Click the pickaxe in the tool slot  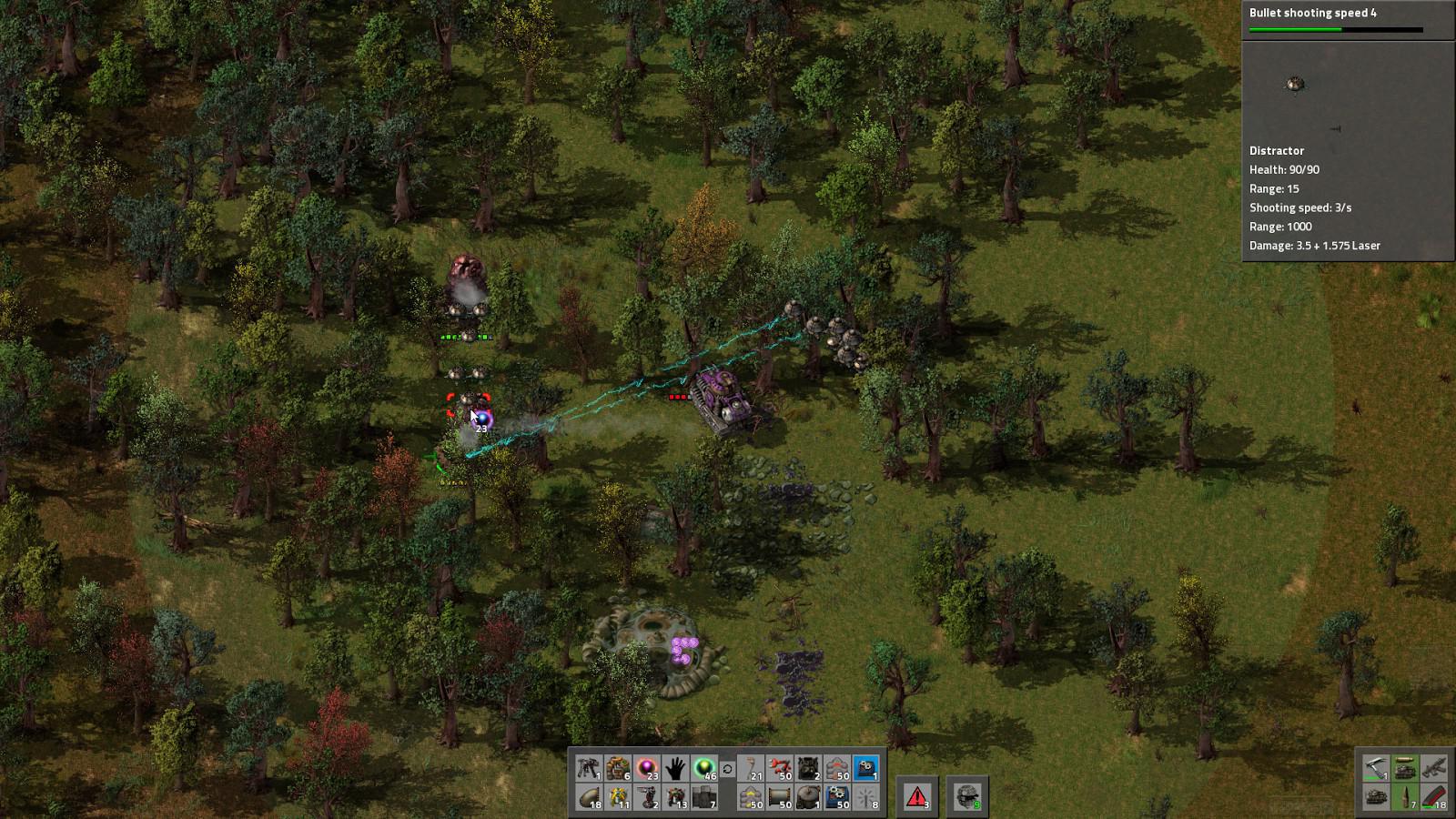pos(1376,769)
